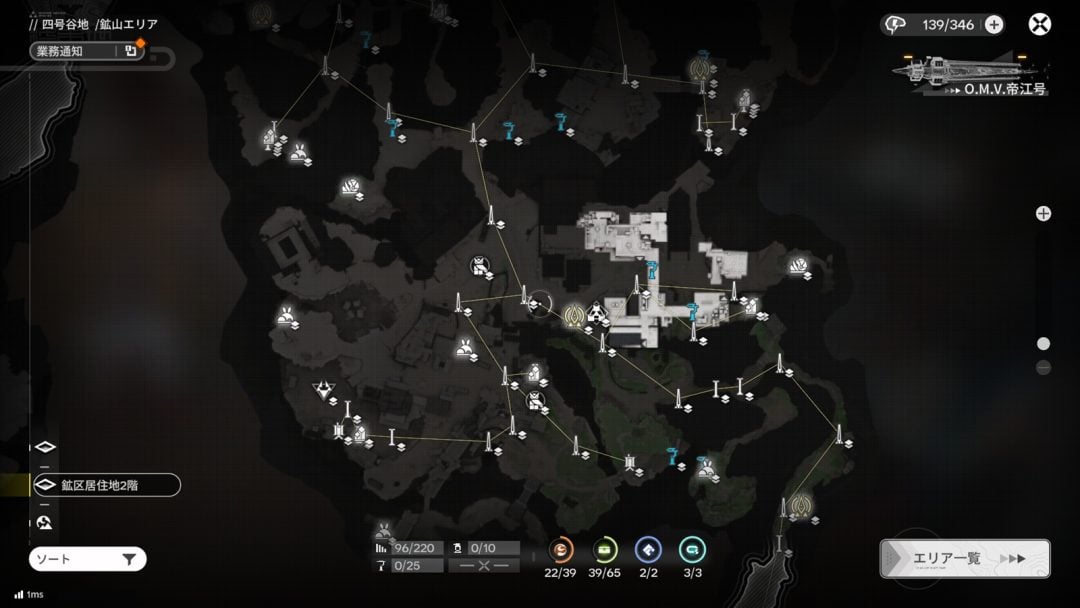Show the green chest tracker 39/65
The height and width of the screenshot is (608, 1080).
(605, 549)
